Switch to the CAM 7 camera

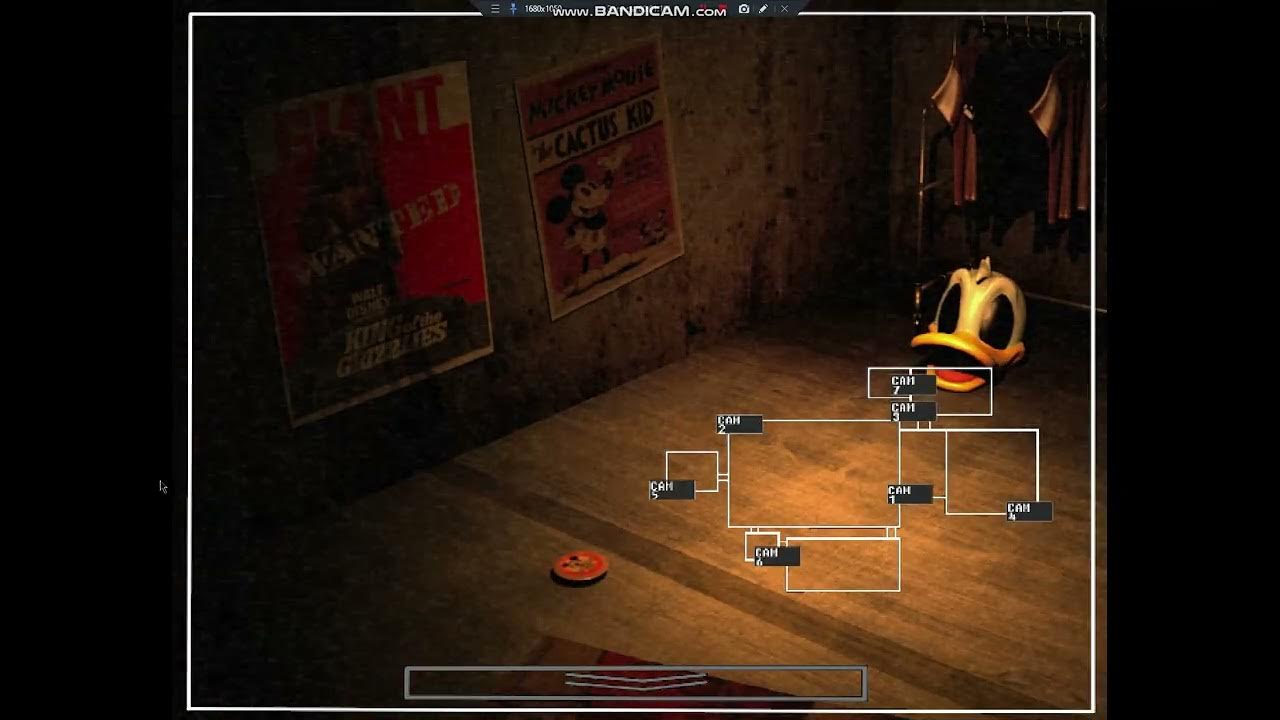click(x=913, y=384)
